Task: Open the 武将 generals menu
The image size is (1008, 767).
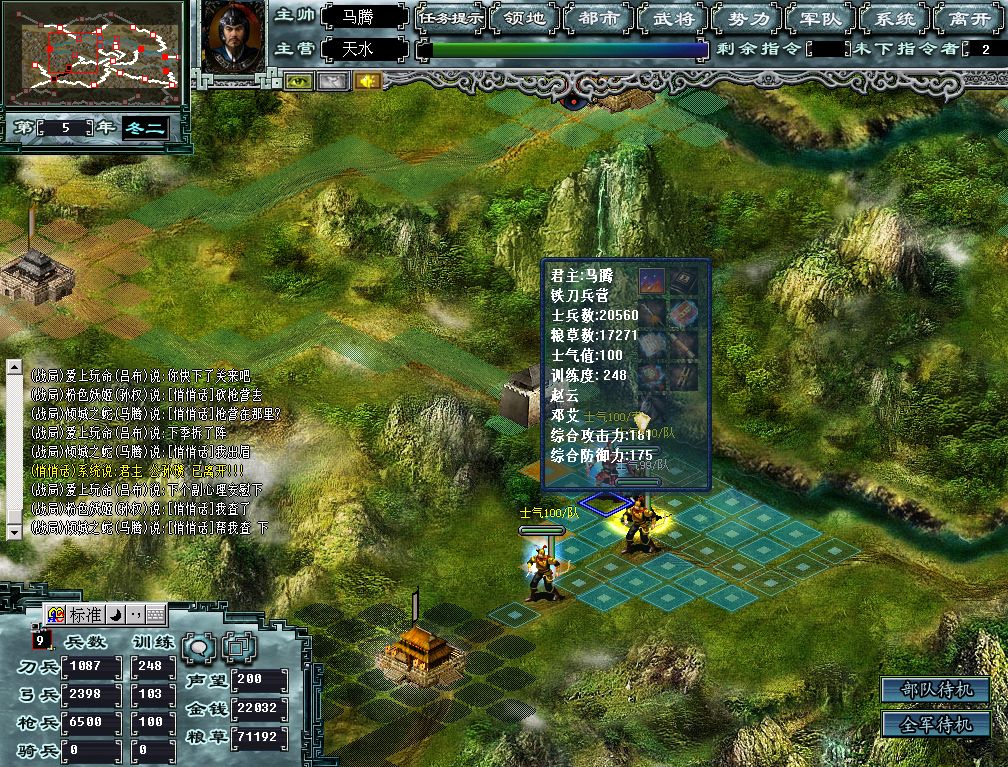Action: pos(672,18)
